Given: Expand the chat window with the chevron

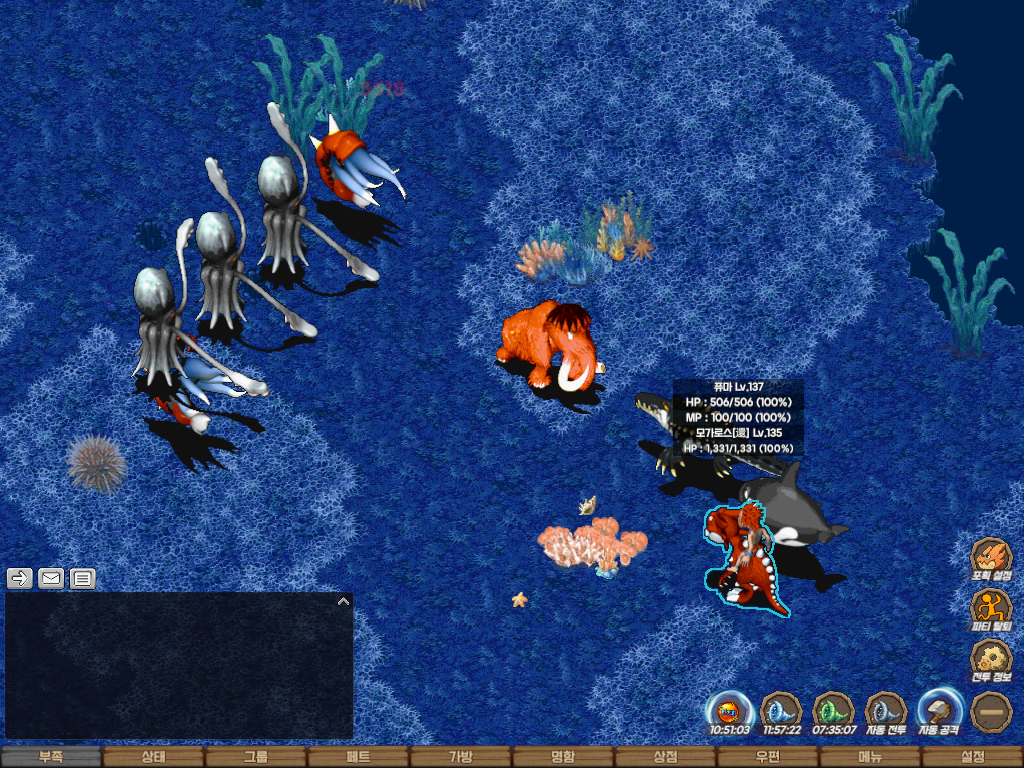Looking at the screenshot, I should click(343, 602).
